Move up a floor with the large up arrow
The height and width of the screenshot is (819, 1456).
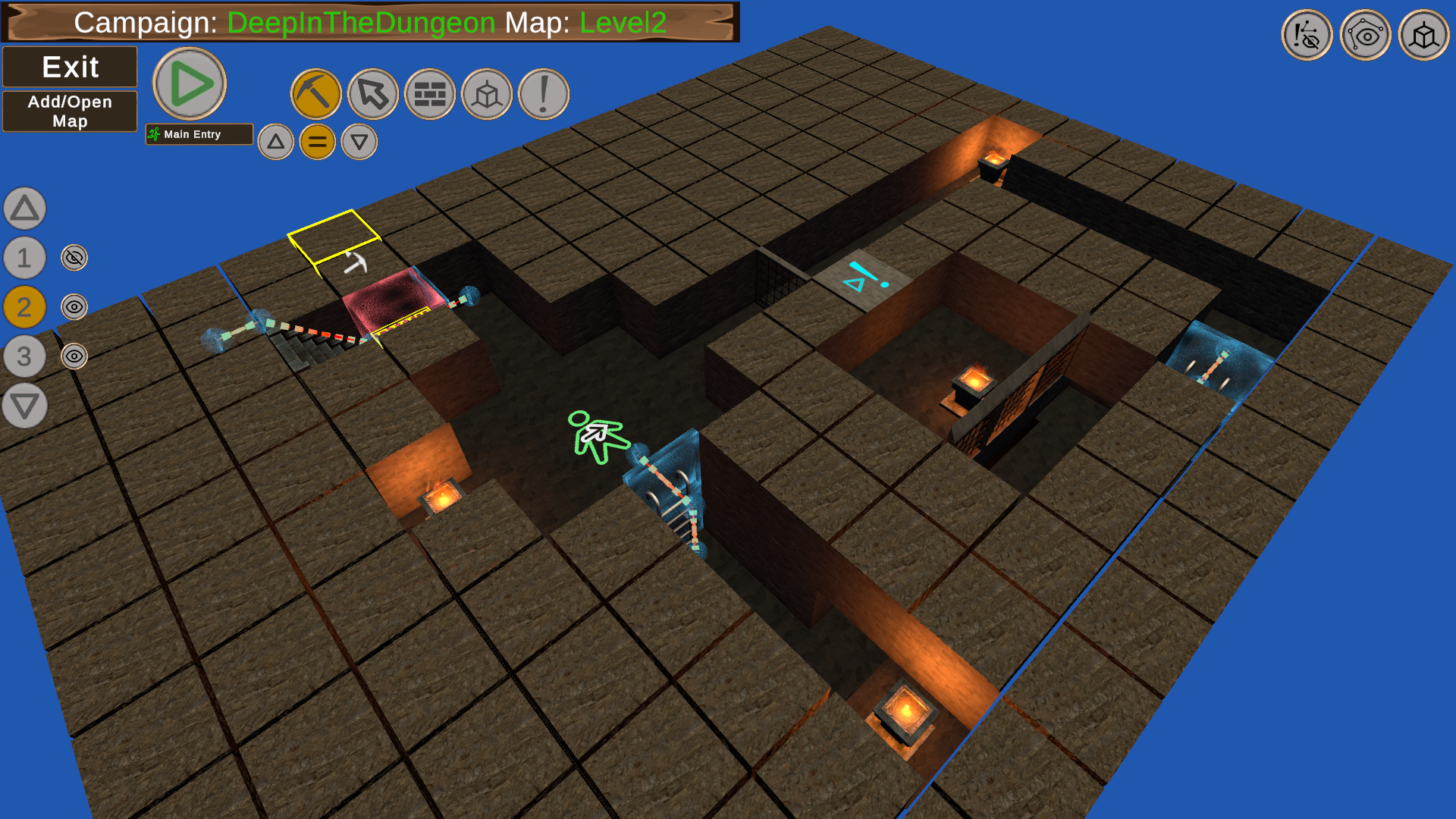coord(25,209)
